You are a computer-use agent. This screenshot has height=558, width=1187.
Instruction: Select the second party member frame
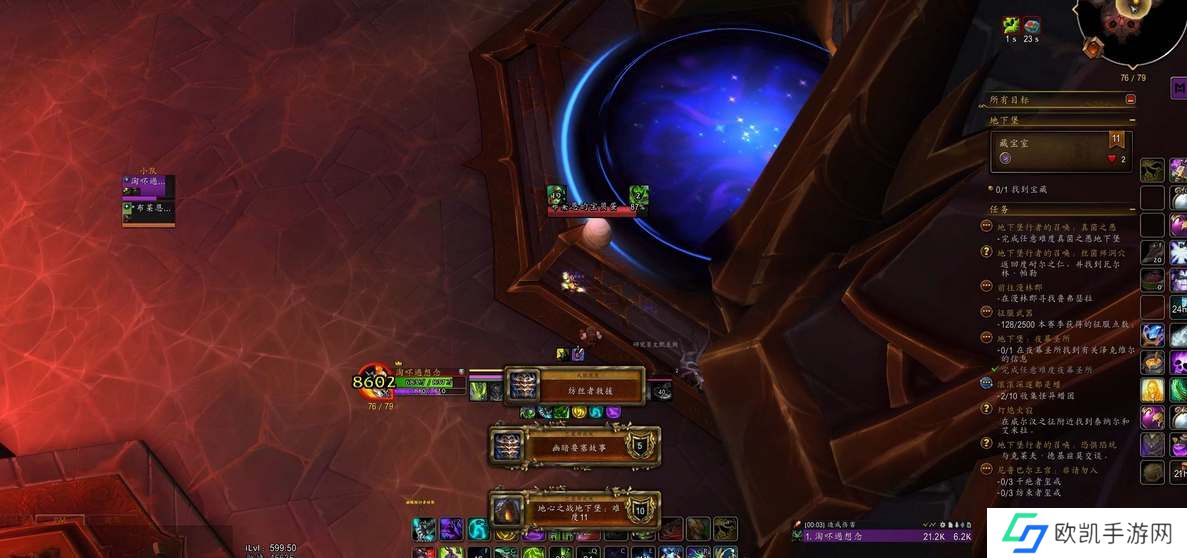point(148,210)
